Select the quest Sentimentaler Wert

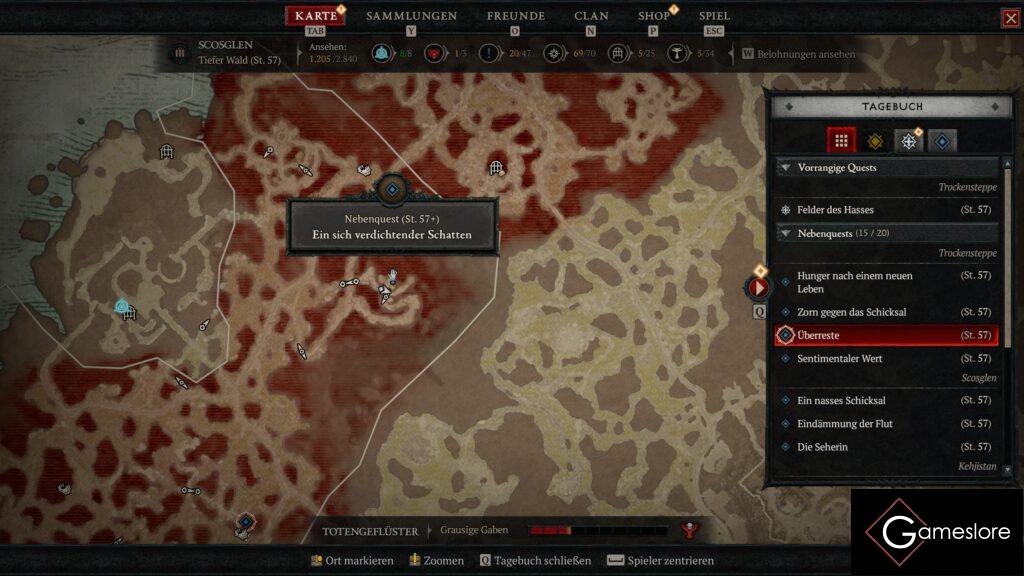click(839, 358)
